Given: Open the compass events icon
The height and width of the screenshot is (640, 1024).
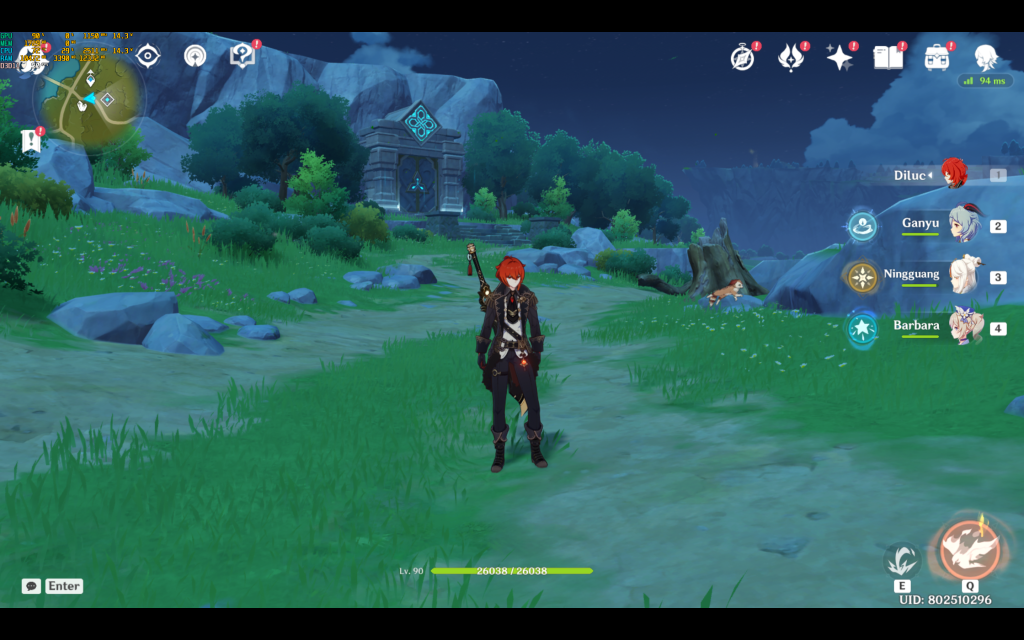Looking at the screenshot, I should point(742,58).
